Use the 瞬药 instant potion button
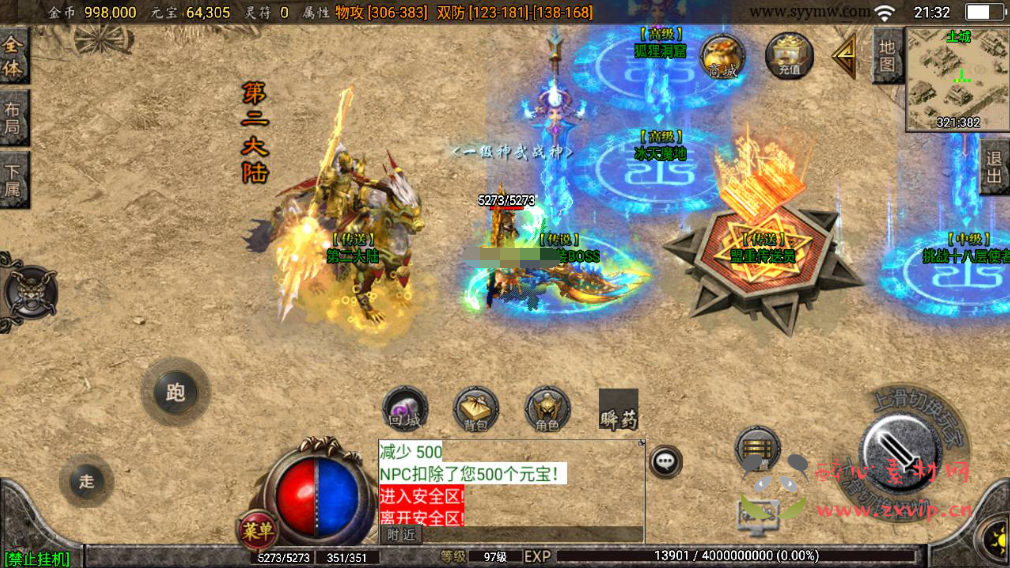The image size is (1010, 568). pyautogui.click(x=618, y=410)
